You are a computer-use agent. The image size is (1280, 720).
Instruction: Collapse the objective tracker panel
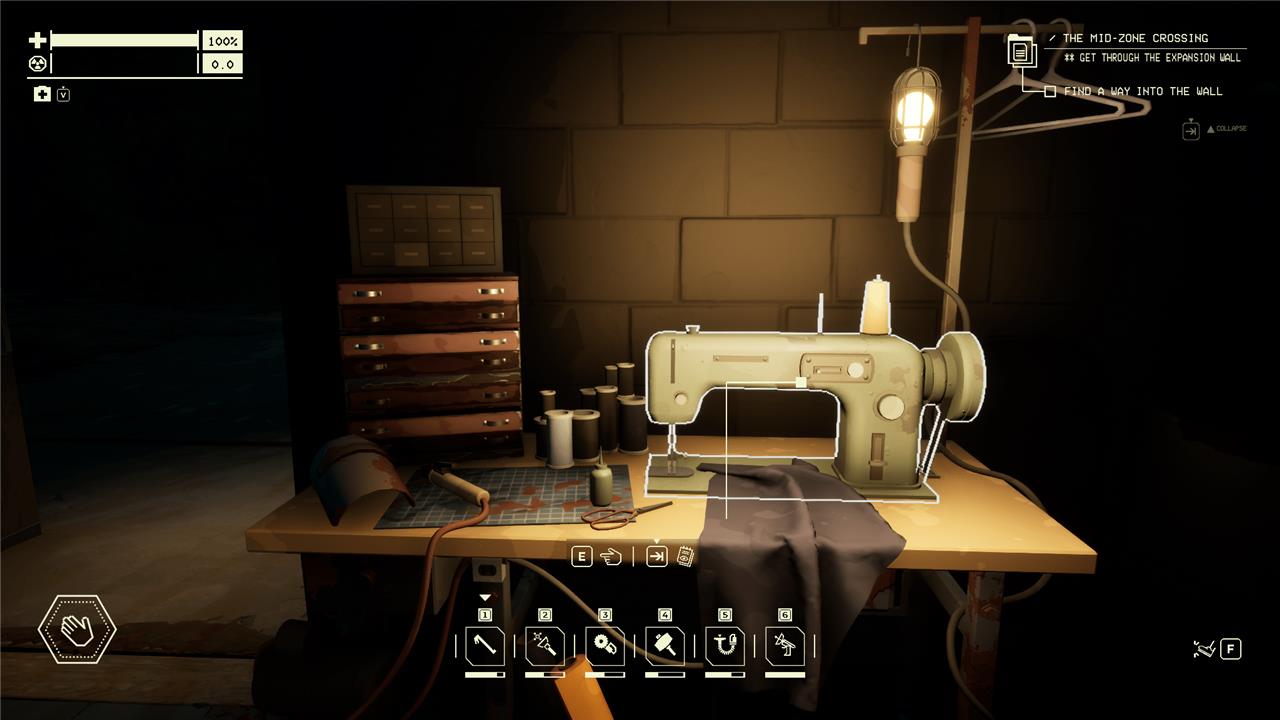1191,130
